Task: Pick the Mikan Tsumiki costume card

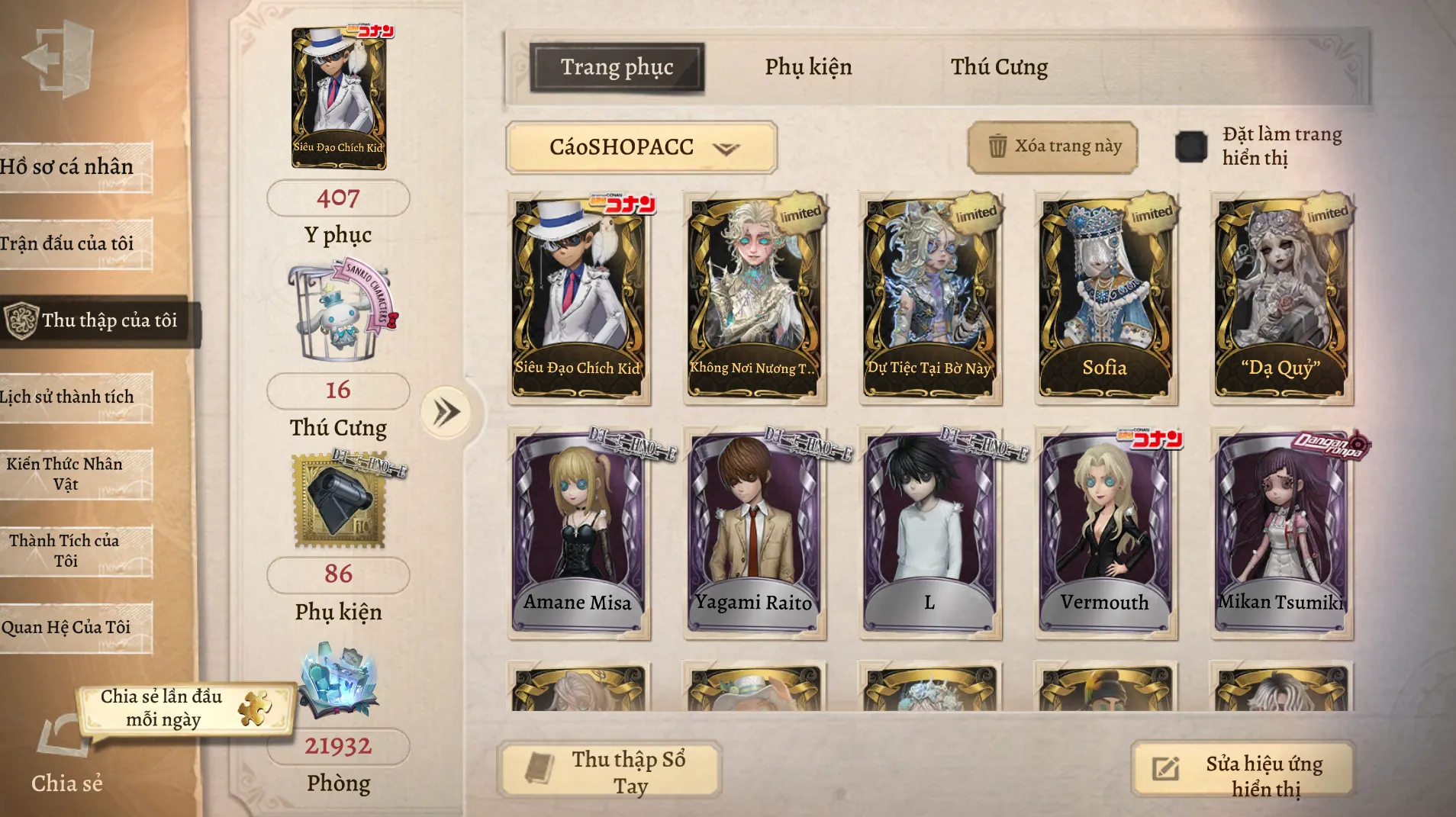Action: coord(1280,532)
